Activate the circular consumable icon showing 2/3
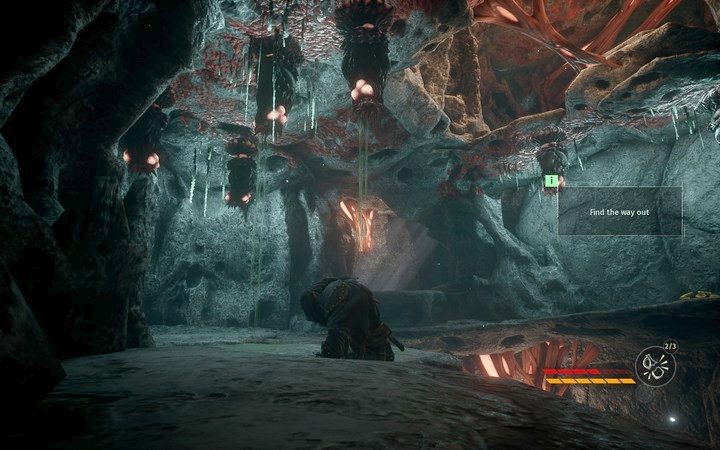This screenshot has width=720, height=450. pyautogui.click(x=656, y=362)
